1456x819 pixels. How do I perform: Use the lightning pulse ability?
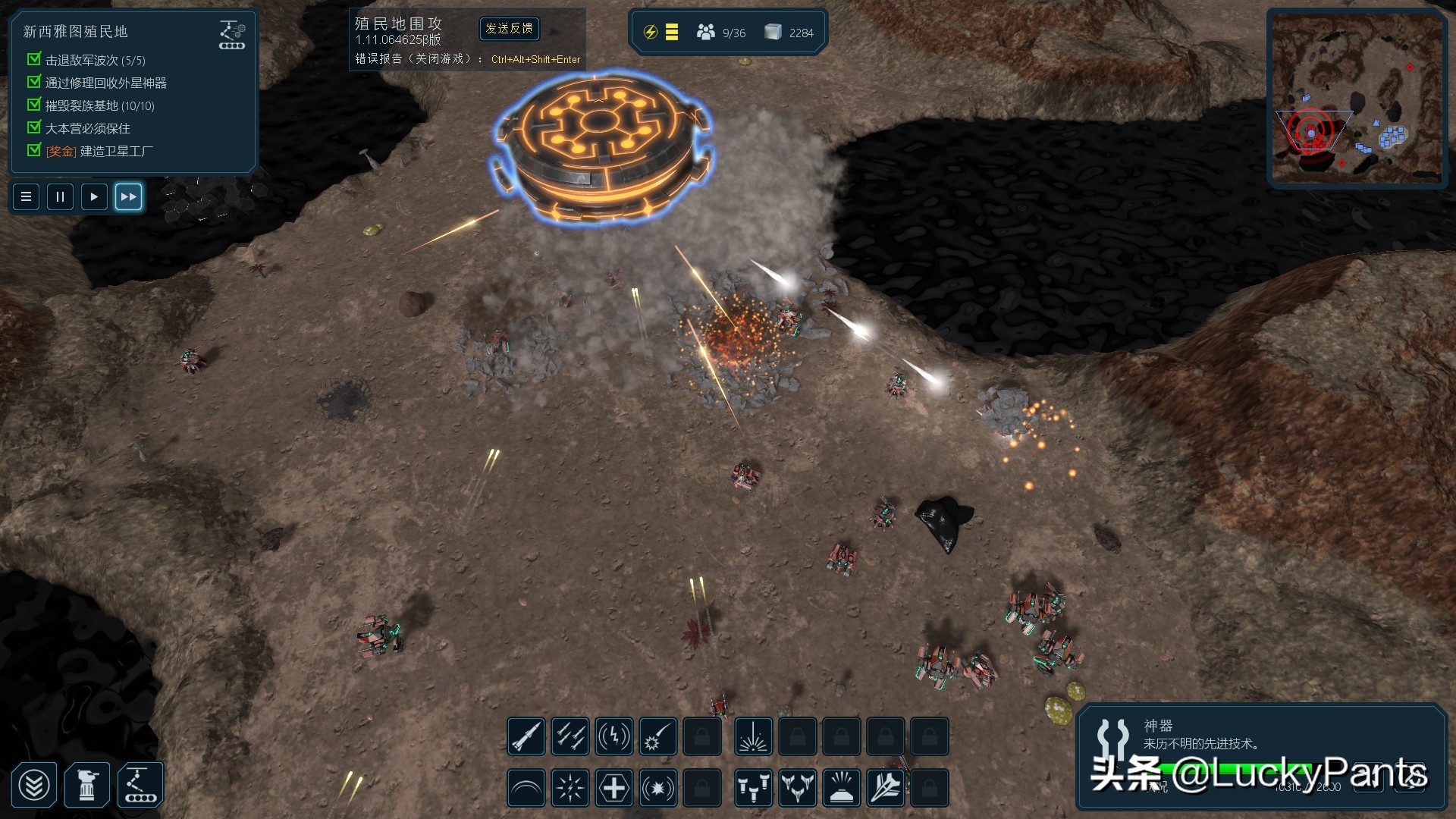[x=614, y=736]
